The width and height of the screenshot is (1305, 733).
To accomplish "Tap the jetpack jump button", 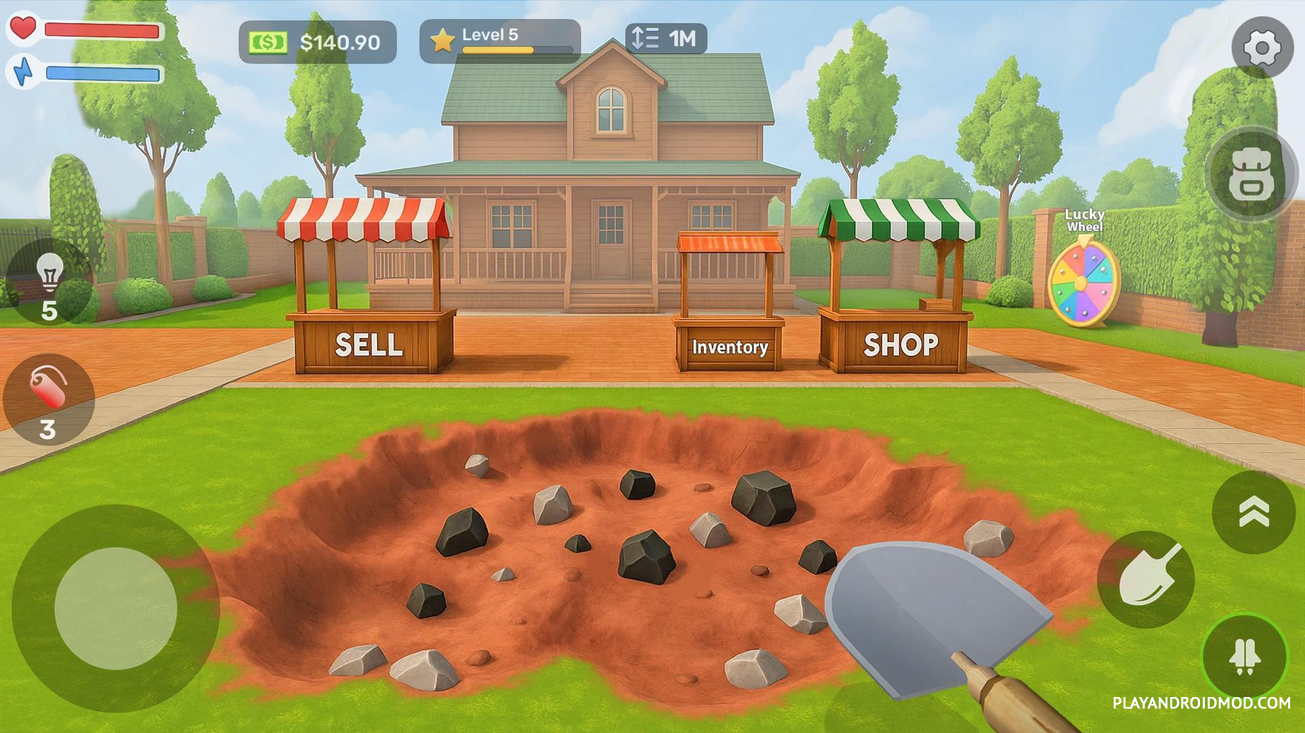I will pos(1245,657).
